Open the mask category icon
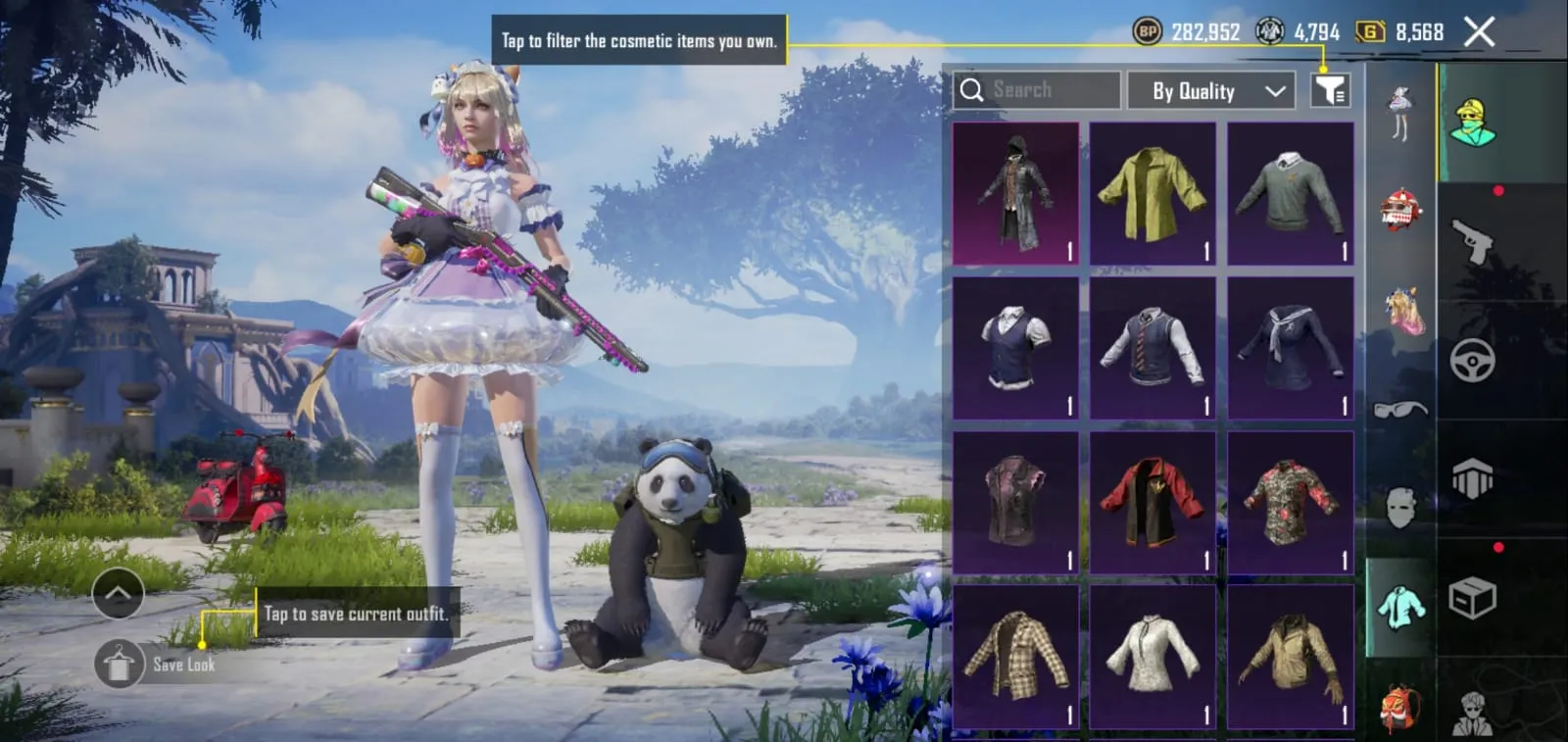The image size is (1568, 742). [x=1401, y=510]
